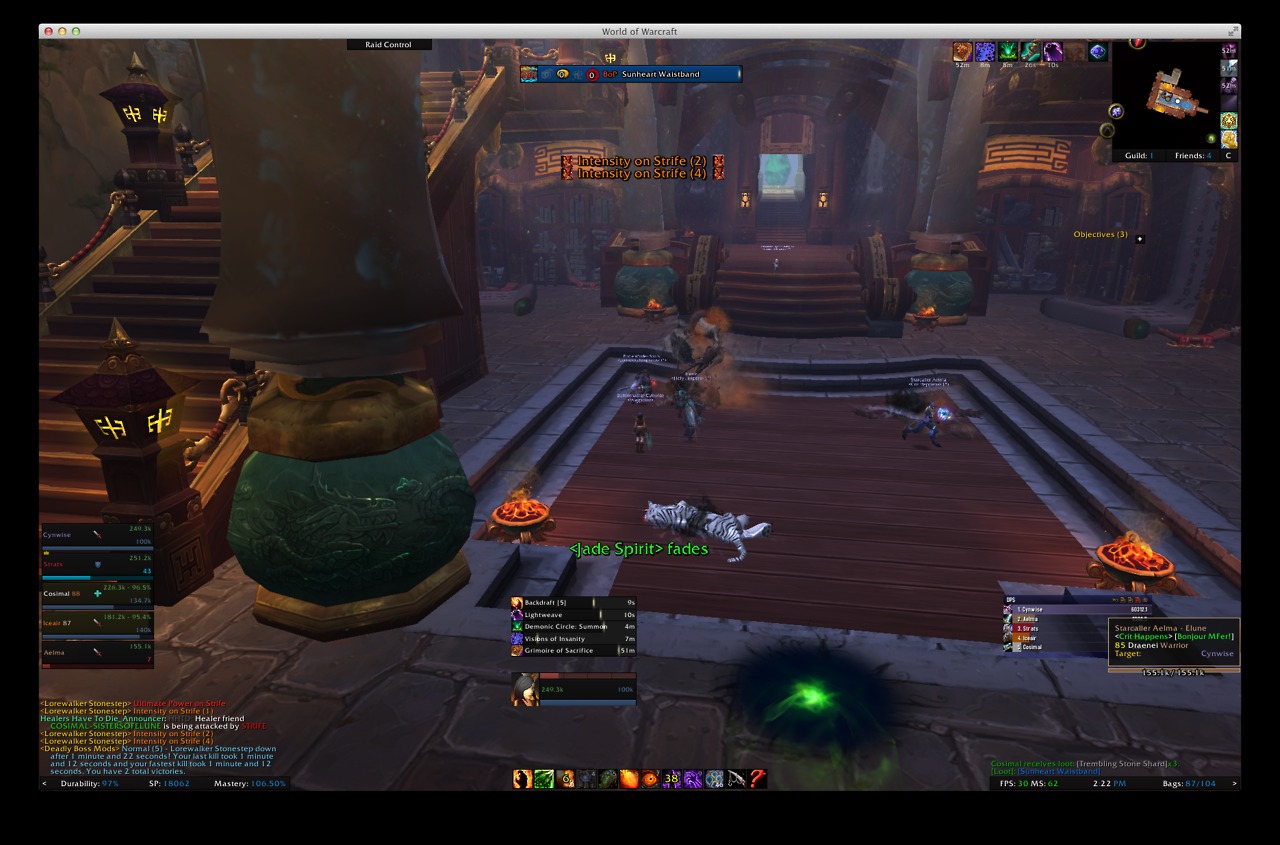Cast the orange eye ability
The width and height of the screenshot is (1280, 845).
(651, 779)
